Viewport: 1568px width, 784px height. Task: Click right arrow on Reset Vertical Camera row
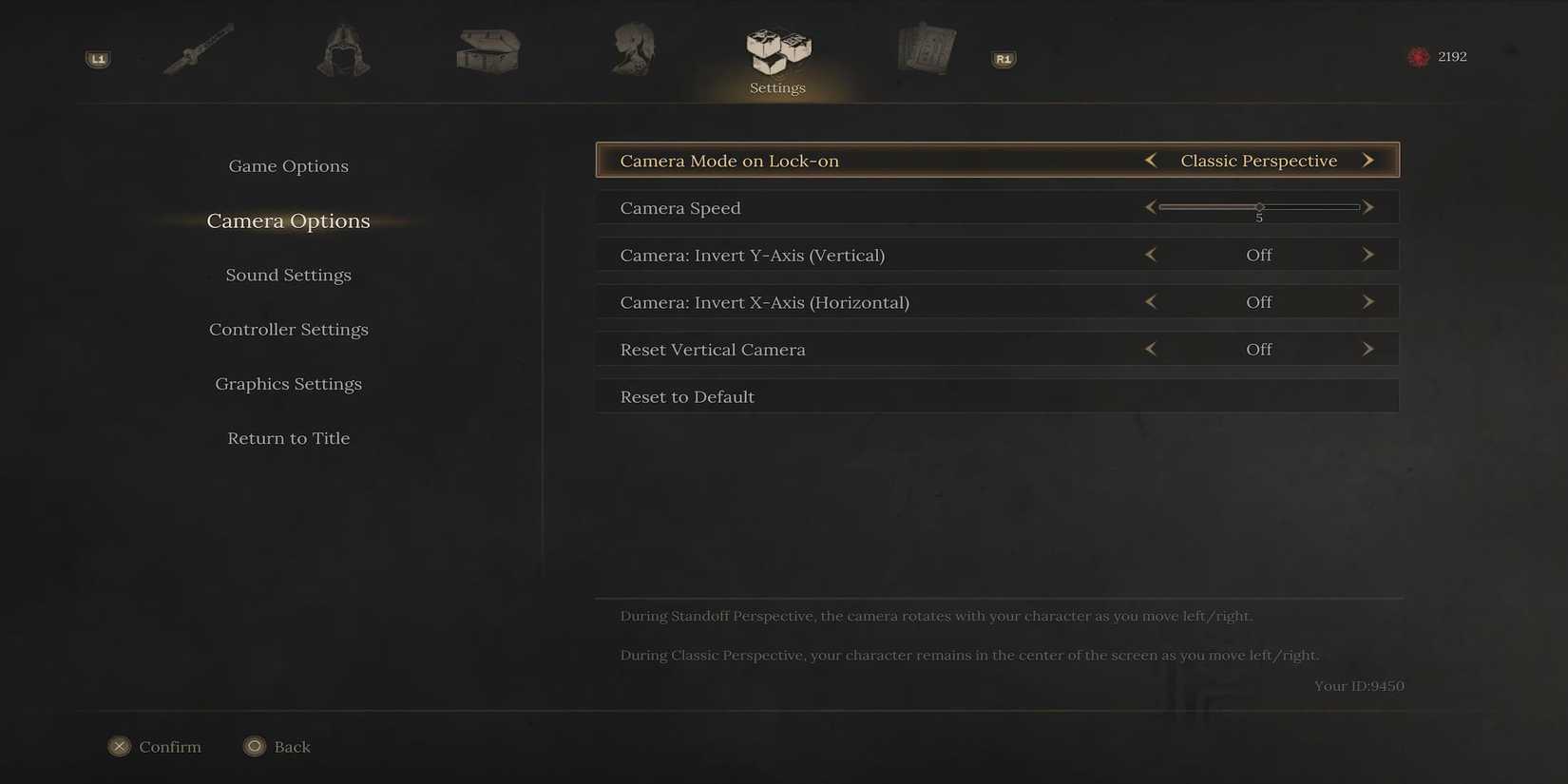click(x=1368, y=349)
